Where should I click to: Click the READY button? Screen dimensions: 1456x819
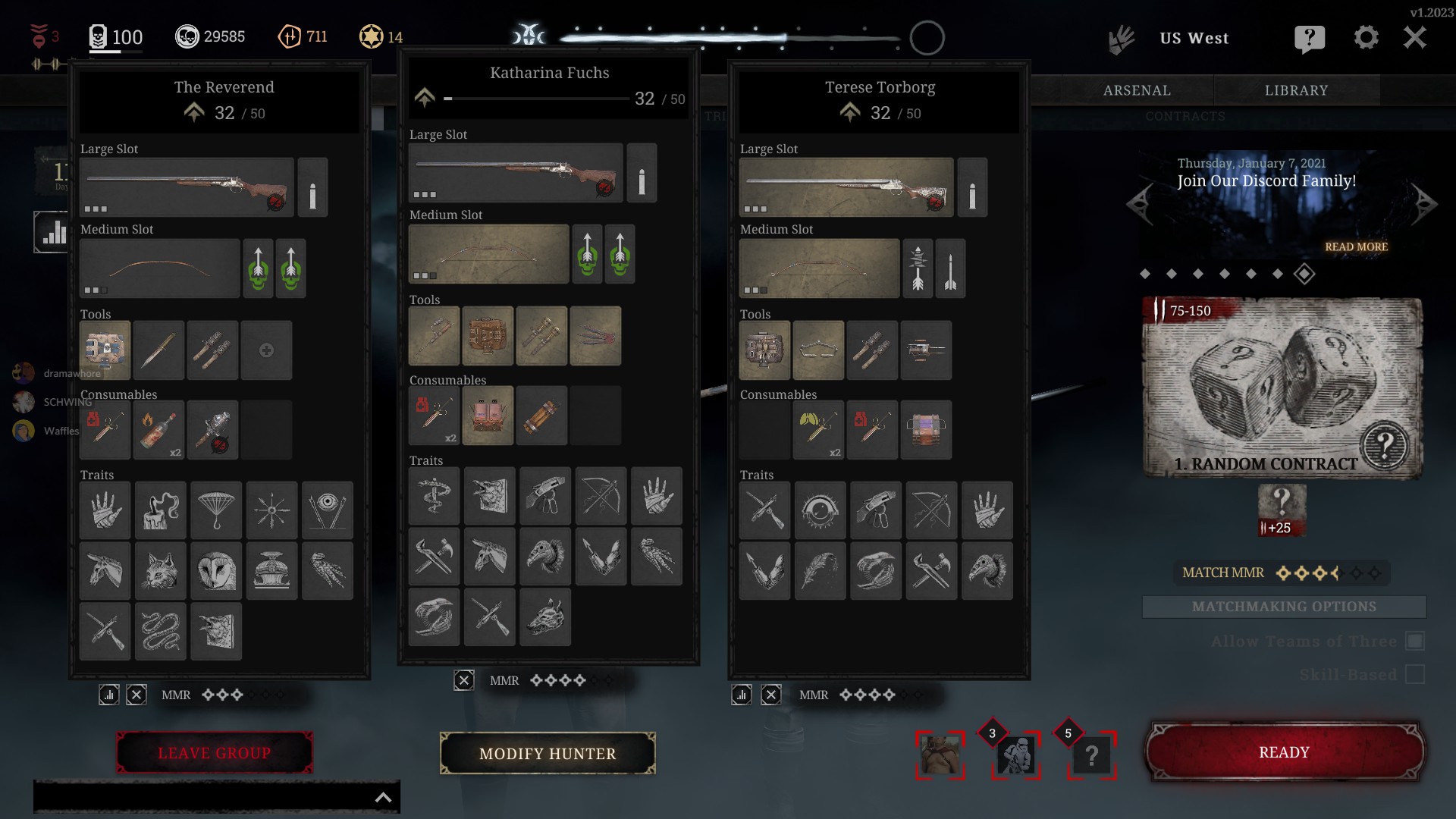[x=1284, y=752]
